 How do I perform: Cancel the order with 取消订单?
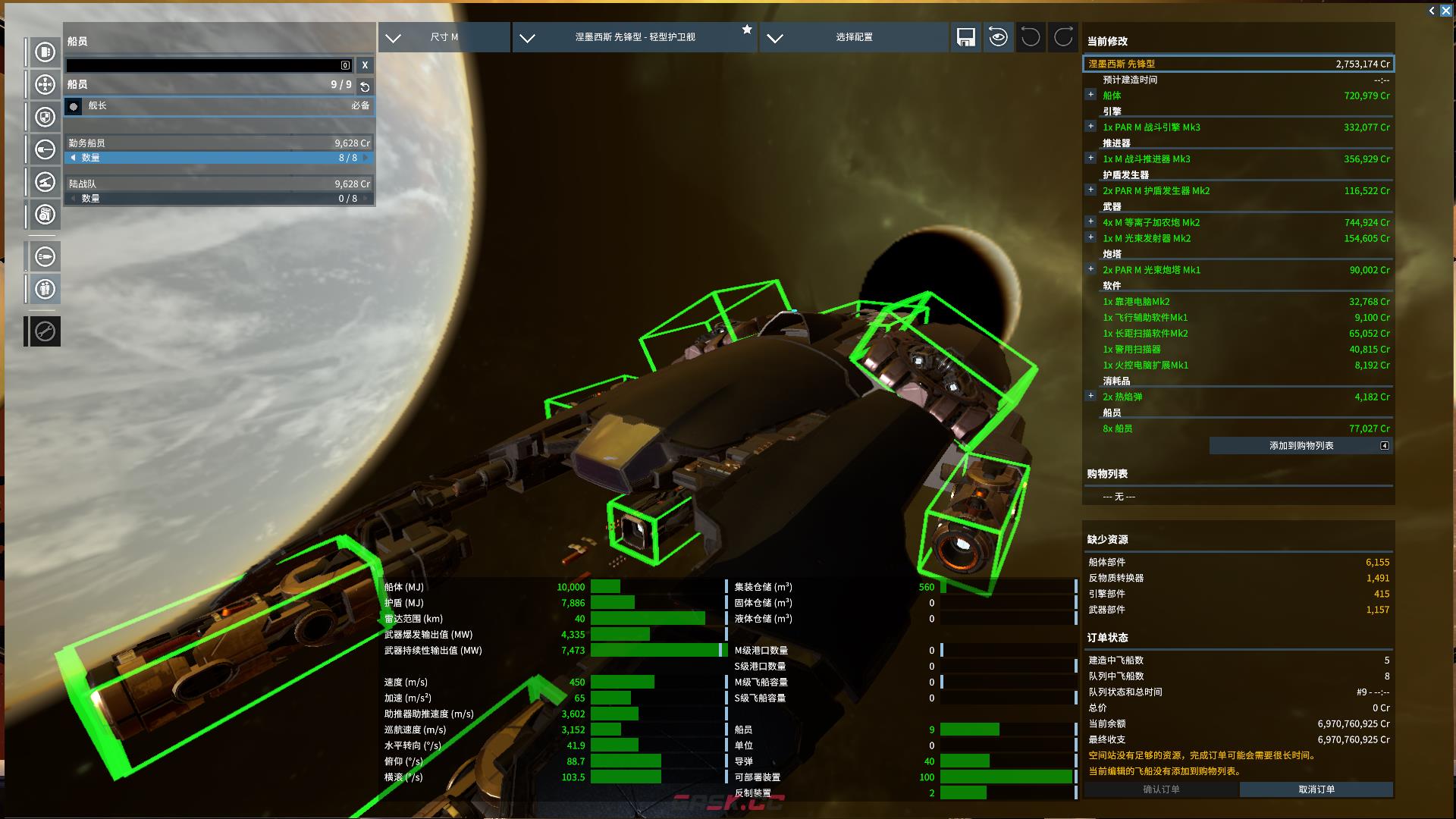tap(1316, 789)
